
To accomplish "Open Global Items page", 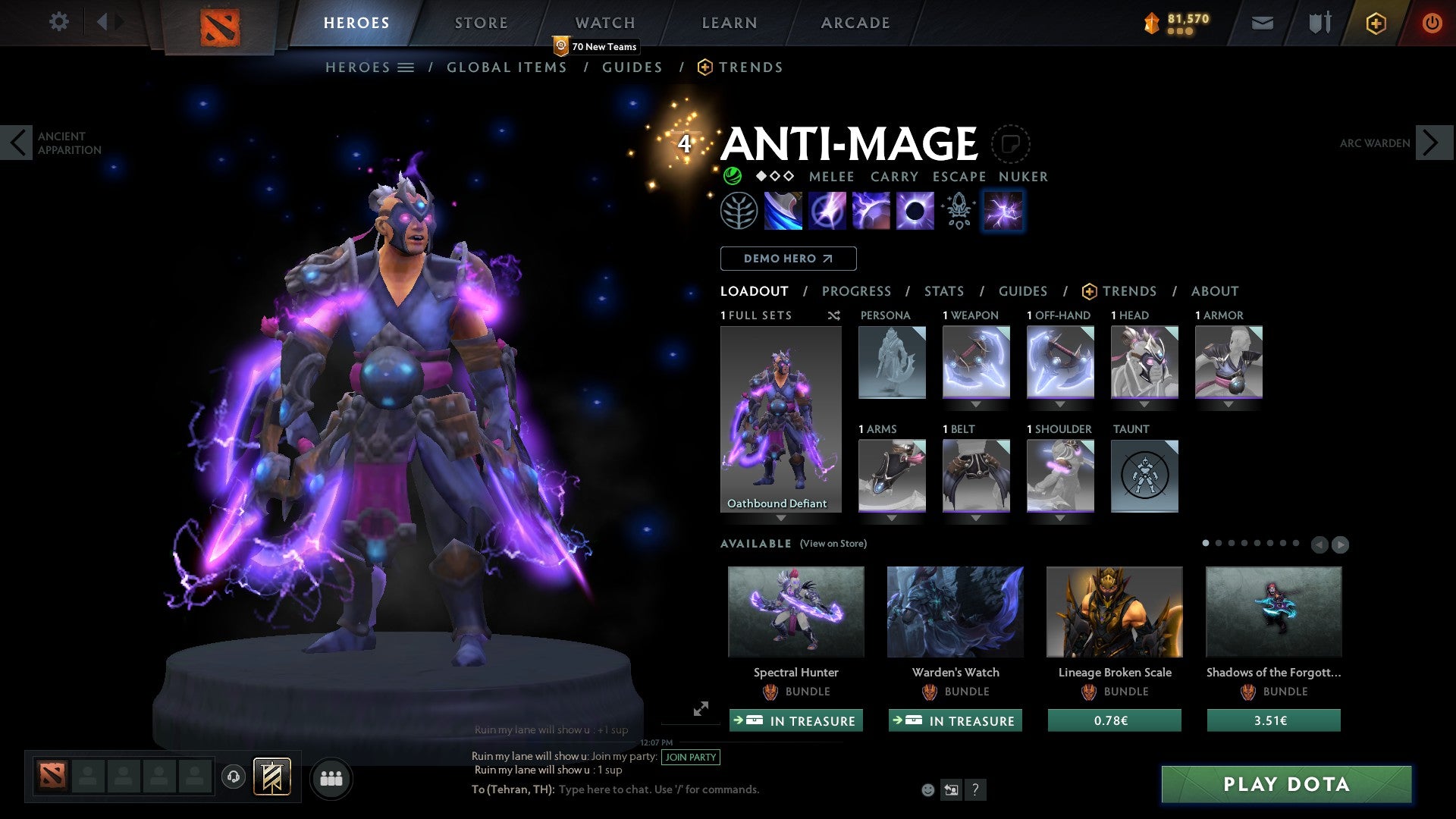I will (x=507, y=67).
